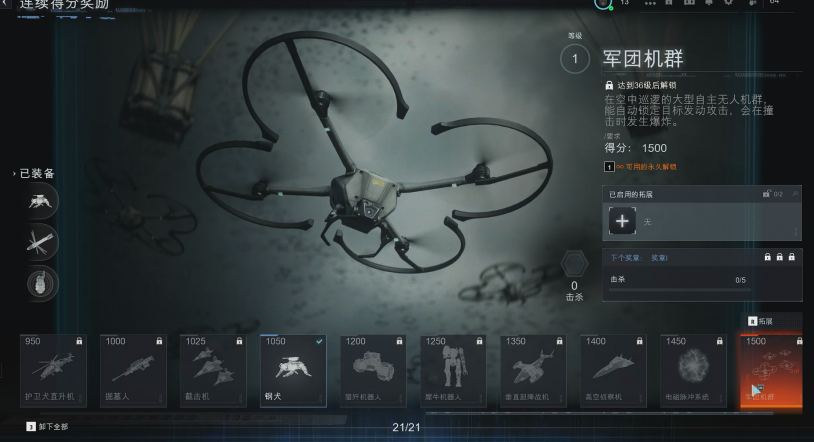Select the 护卫犬直升机 950 scorestreak tile
The width and height of the screenshot is (814, 442).
pos(53,370)
